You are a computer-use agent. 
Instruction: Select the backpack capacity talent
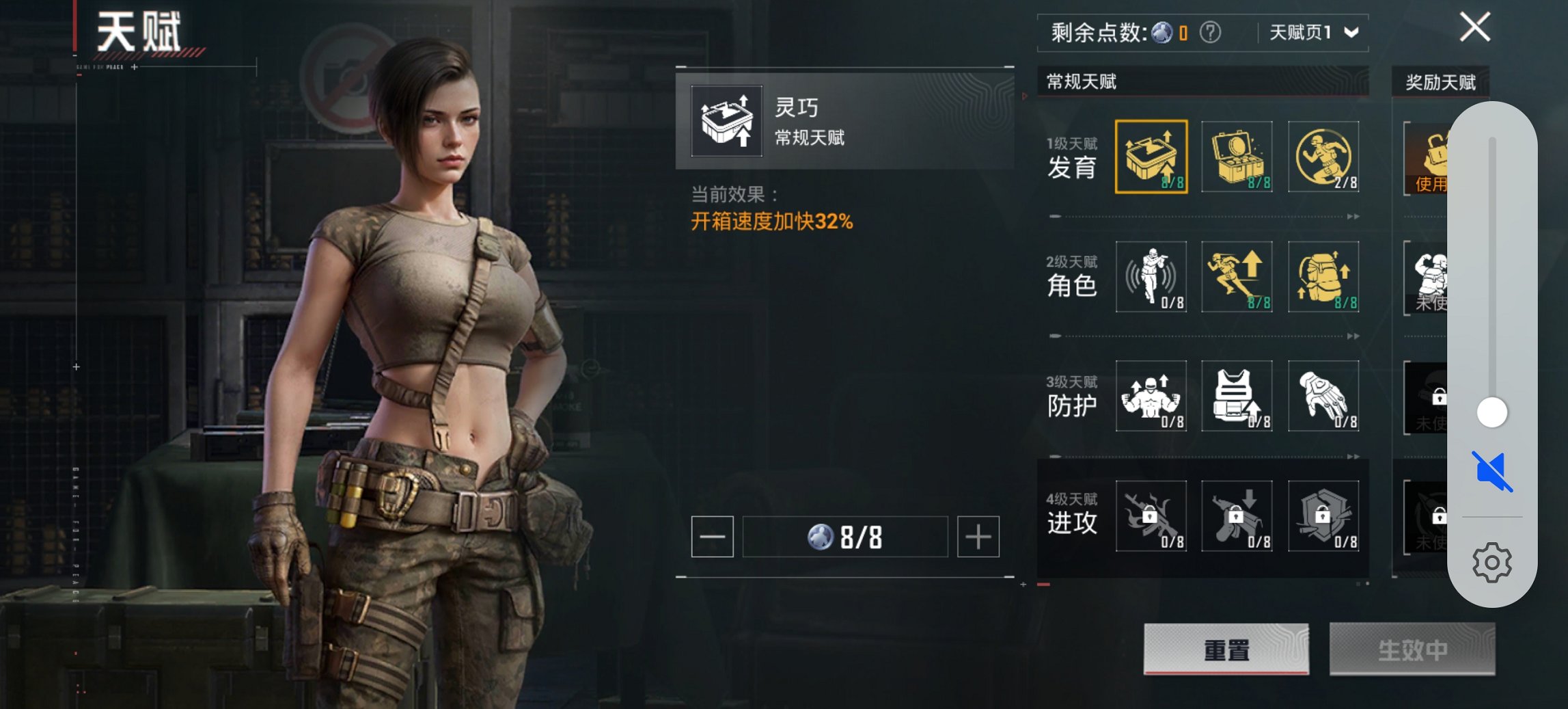1323,277
